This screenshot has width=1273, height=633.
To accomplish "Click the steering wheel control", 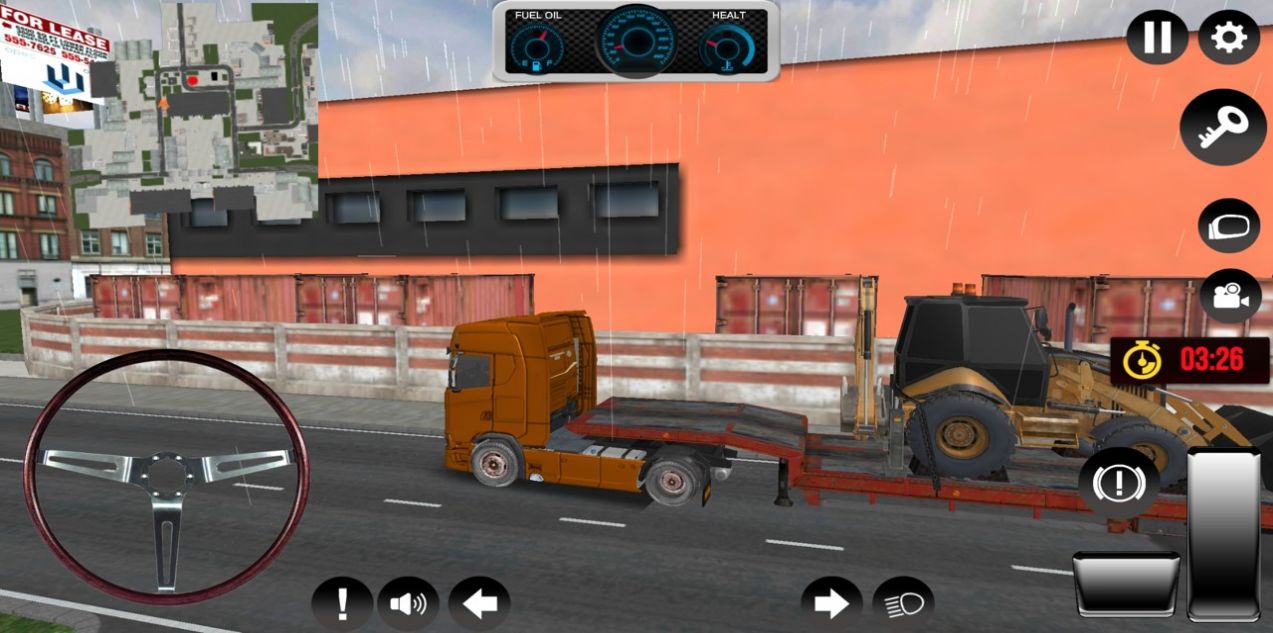I will pos(166,476).
